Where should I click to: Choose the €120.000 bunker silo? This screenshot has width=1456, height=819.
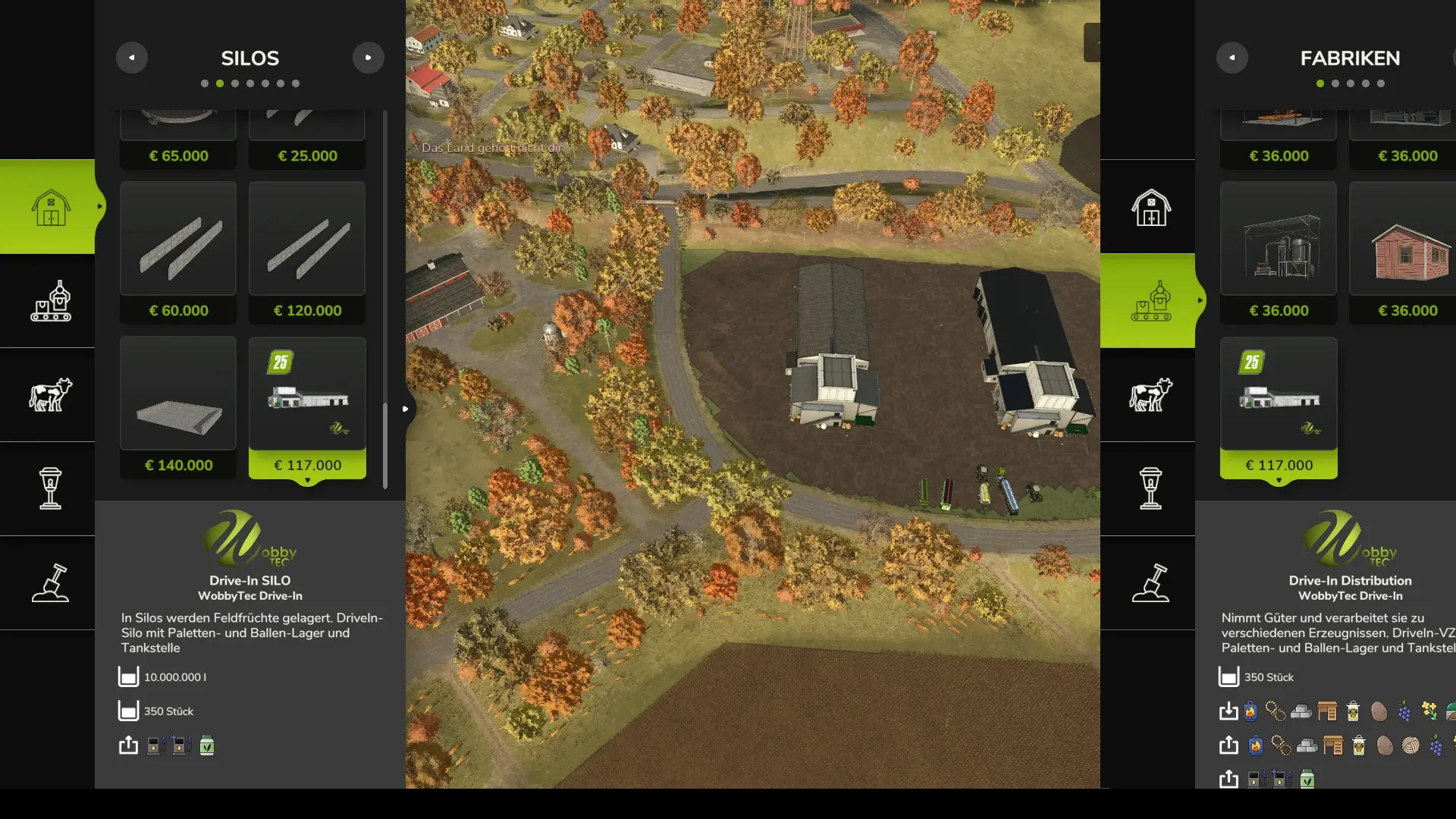pyautogui.click(x=307, y=253)
